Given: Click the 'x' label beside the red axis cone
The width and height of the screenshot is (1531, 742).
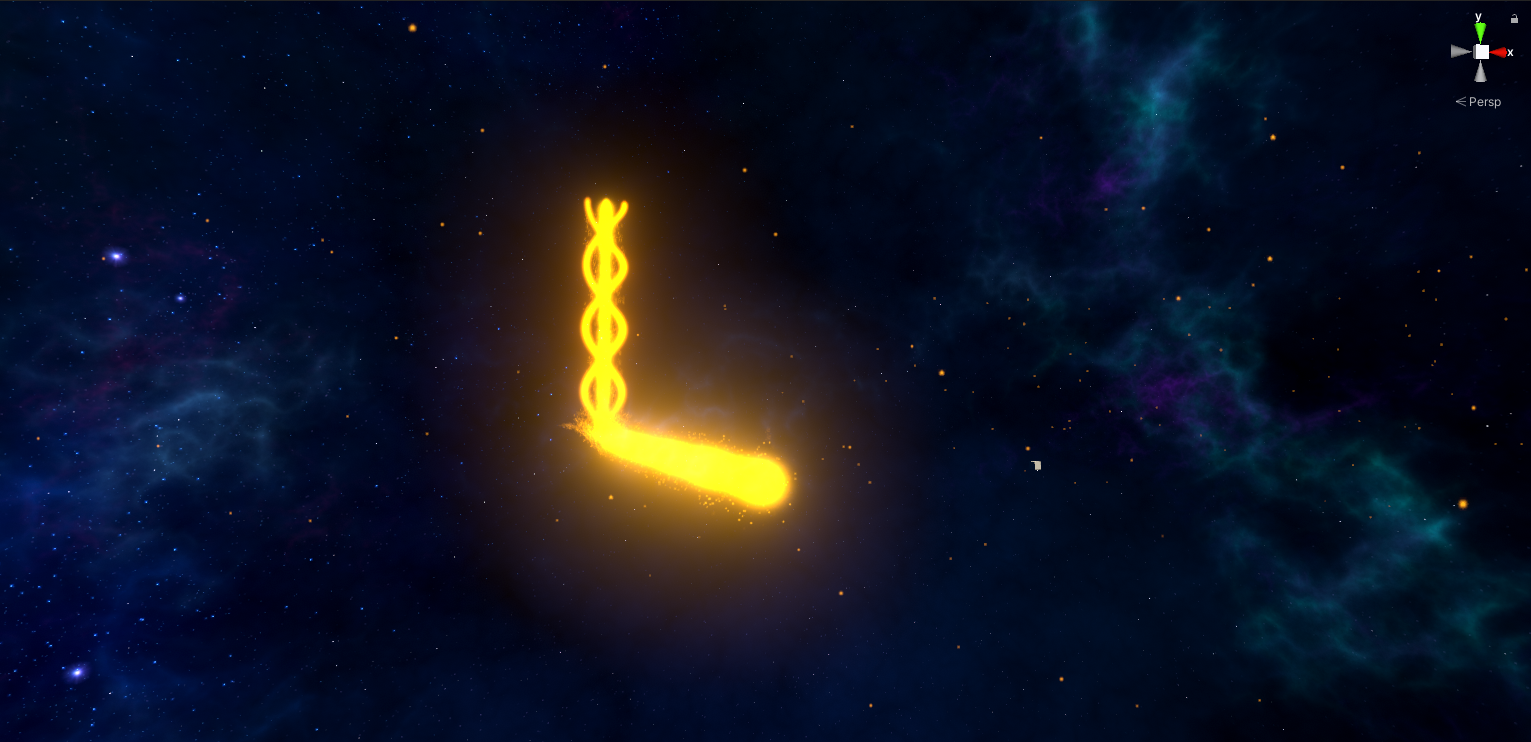Looking at the screenshot, I should (1510, 52).
